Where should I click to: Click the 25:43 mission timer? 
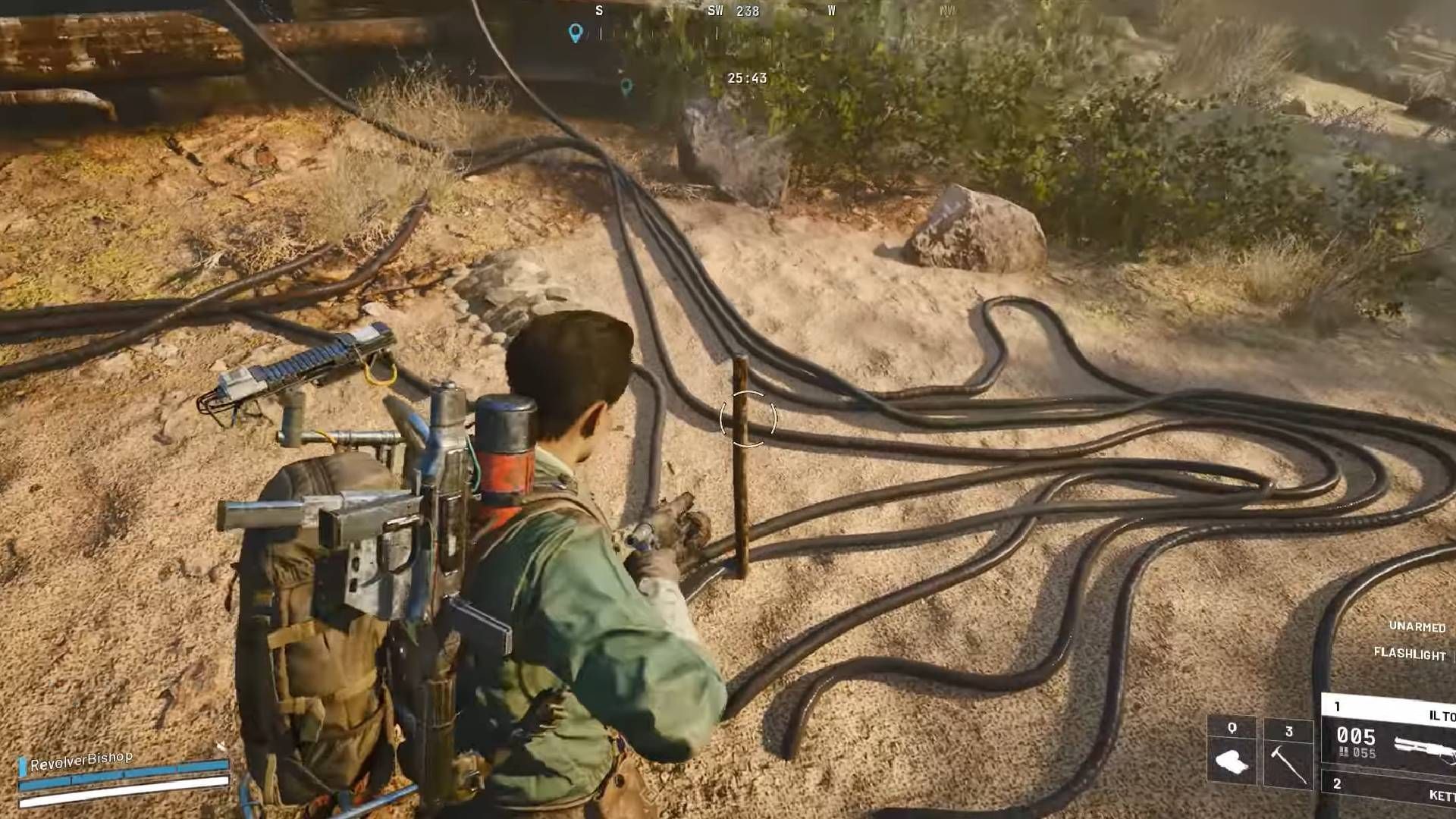[746, 77]
